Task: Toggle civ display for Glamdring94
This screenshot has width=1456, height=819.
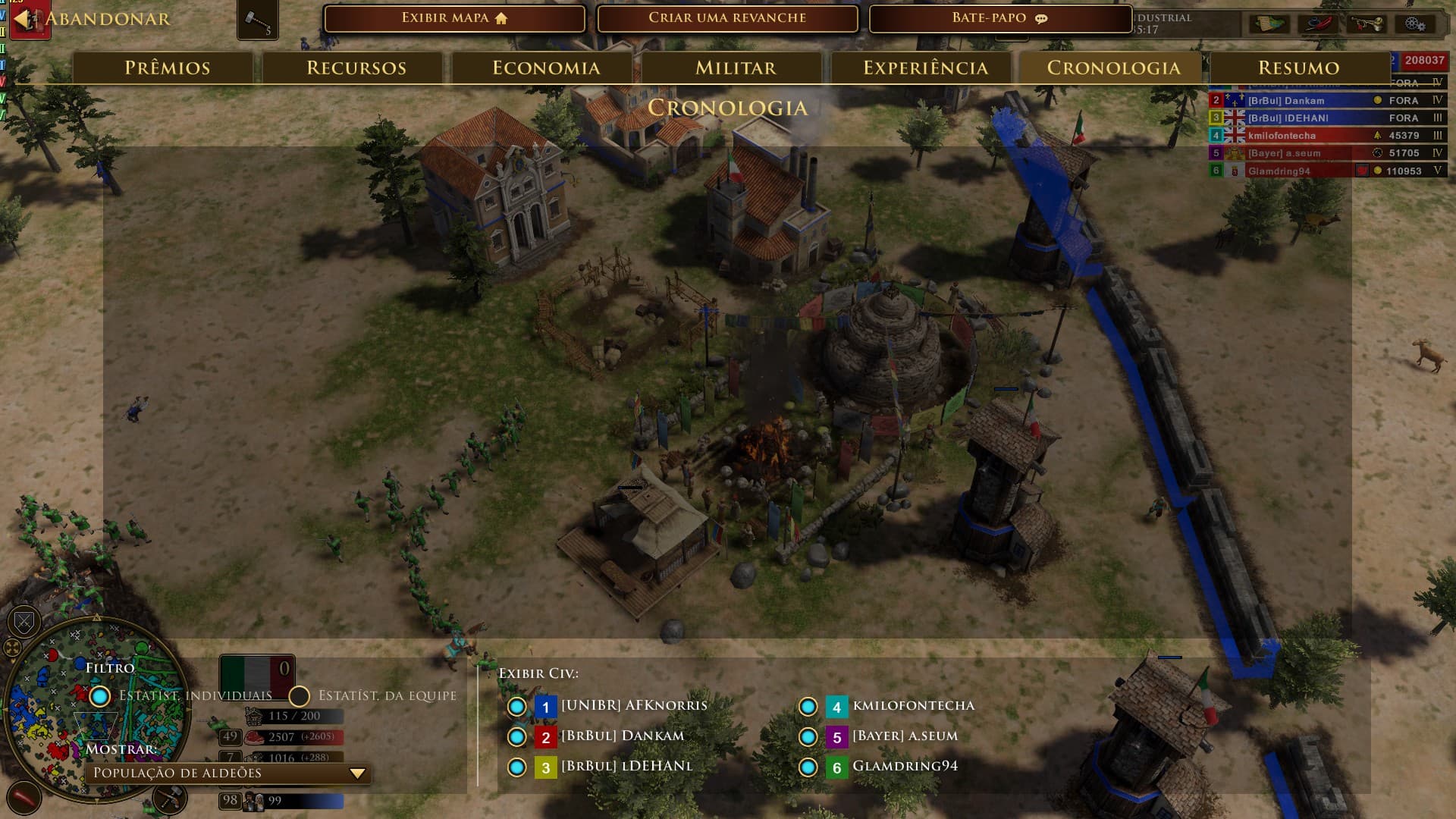Action: [808, 767]
